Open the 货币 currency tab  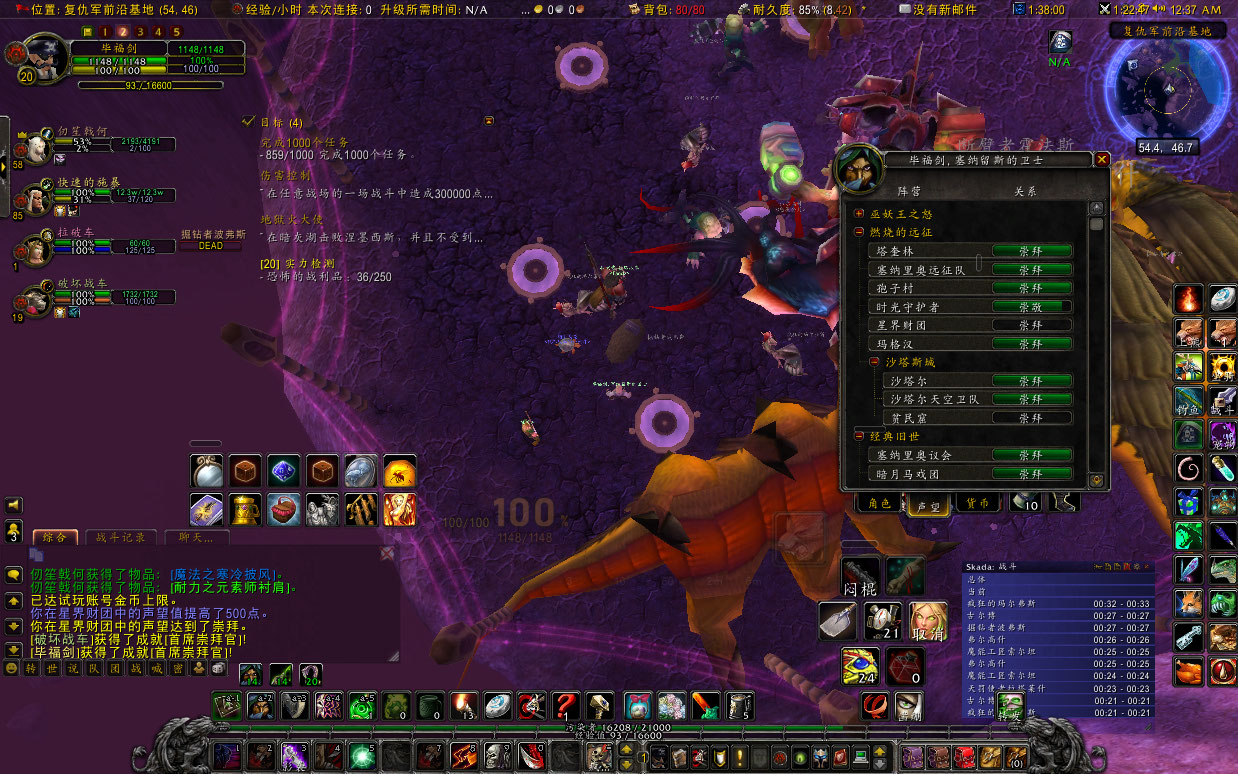coord(976,503)
